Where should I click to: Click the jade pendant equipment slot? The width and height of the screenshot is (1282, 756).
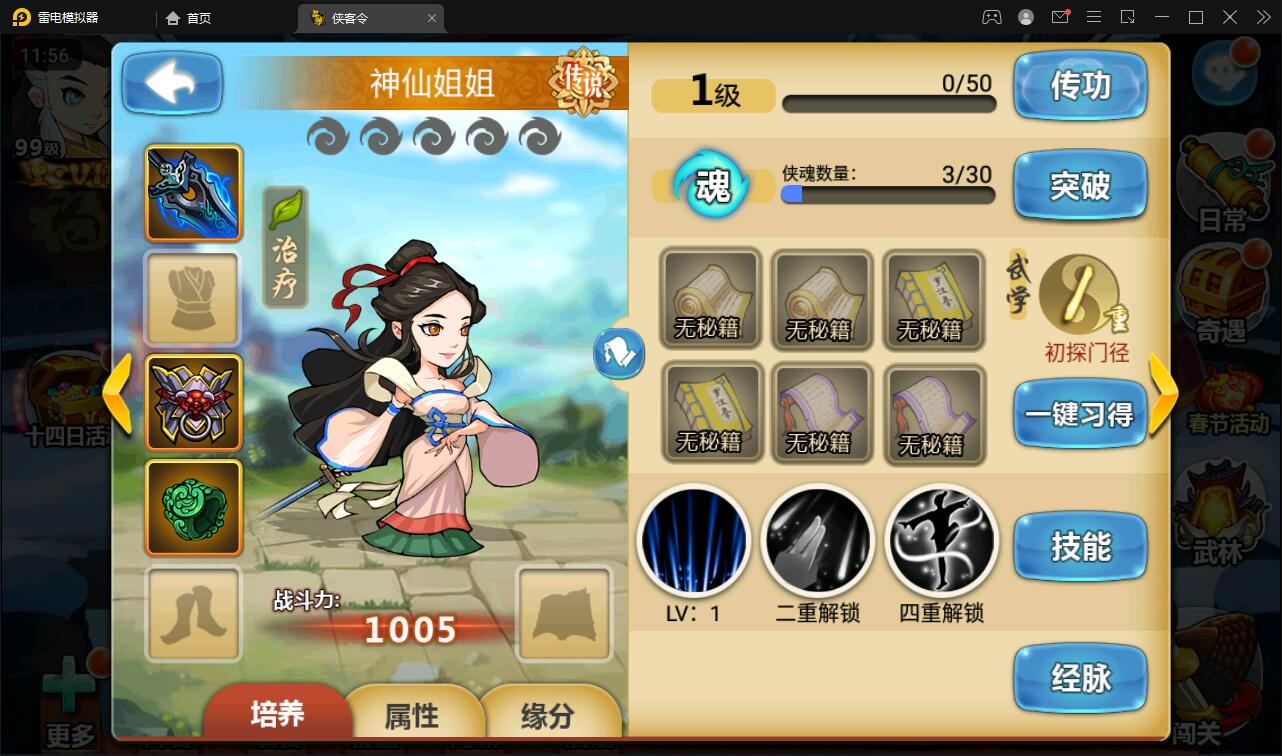(x=192, y=508)
